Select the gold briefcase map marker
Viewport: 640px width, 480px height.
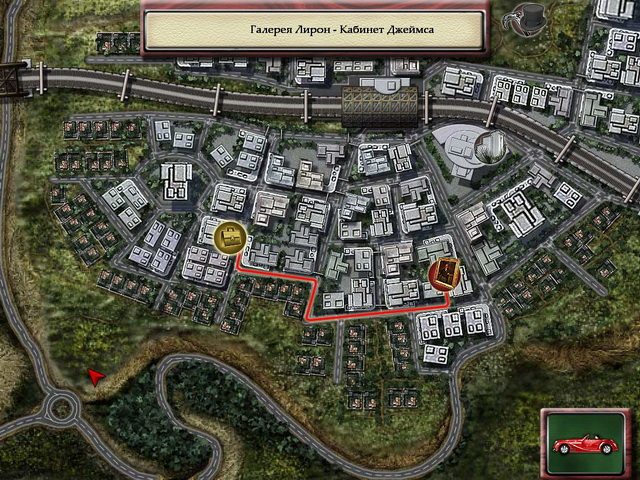click(x=231, y=236)
